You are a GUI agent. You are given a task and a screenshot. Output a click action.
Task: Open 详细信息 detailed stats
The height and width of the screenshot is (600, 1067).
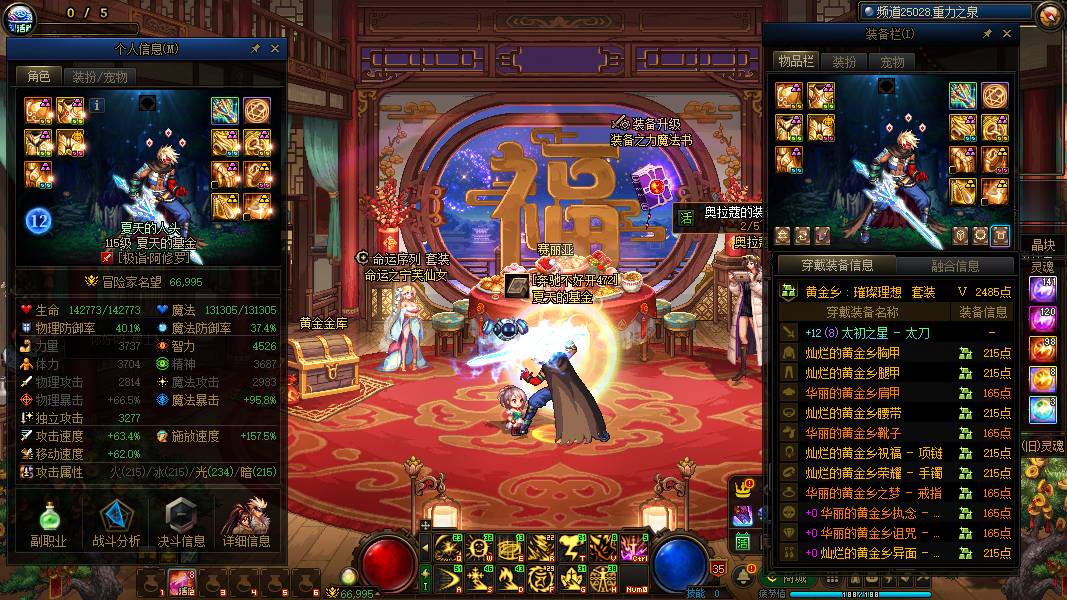point(247,525)
